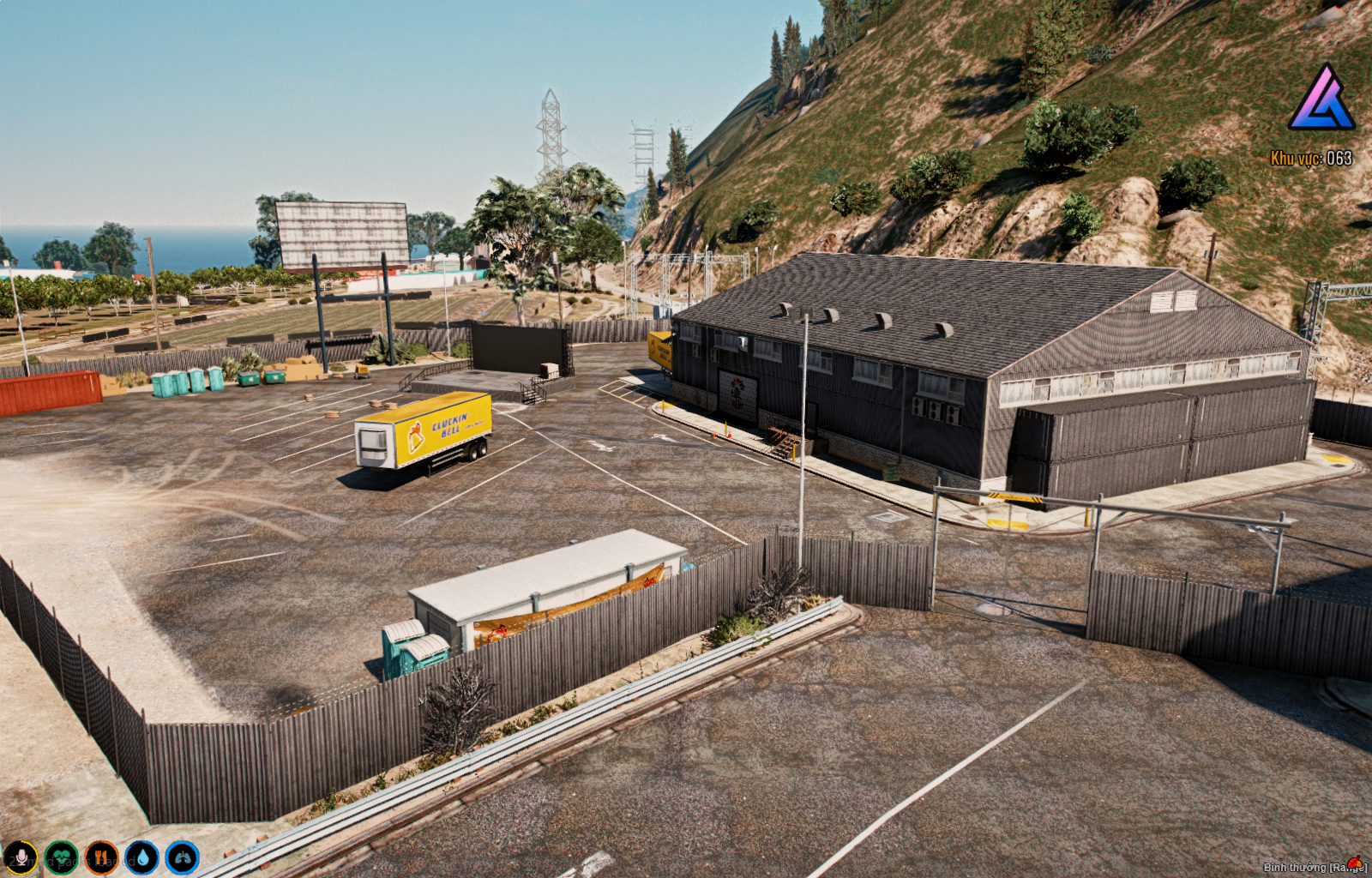Viewport: 1372px width, 878px height.
Task: Click the red leaf icon beside voice range
Action: pyautogui.click(x=1355, y=863)
